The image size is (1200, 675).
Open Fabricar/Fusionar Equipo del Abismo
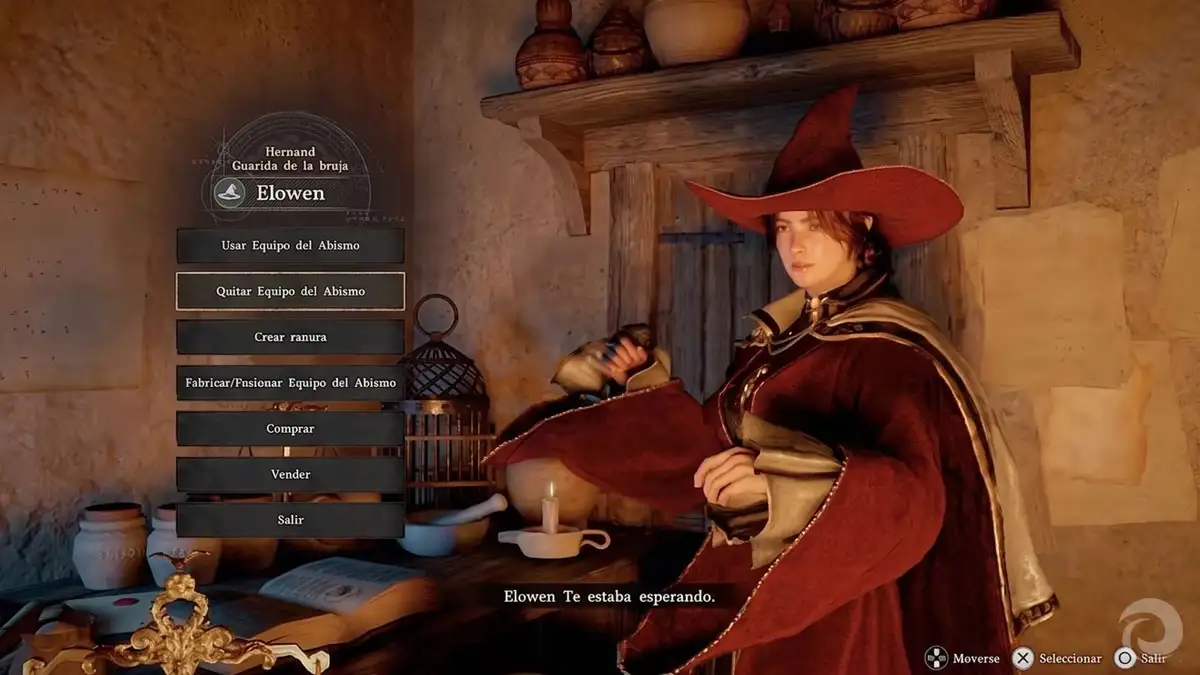point(290,383)
